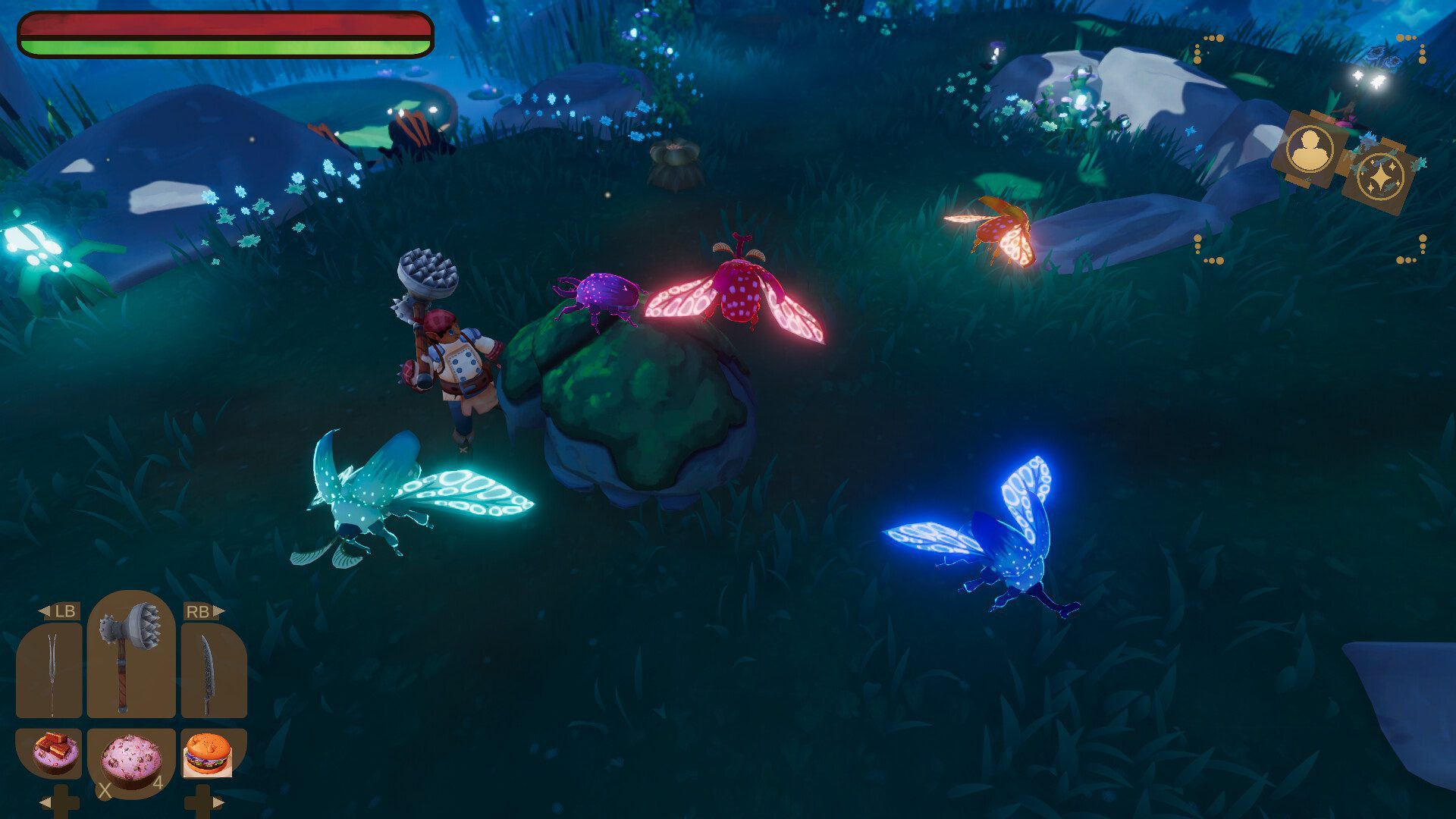Select the bowl topped with red cubes
1456x819 pixels.
(x=53, y=752)
